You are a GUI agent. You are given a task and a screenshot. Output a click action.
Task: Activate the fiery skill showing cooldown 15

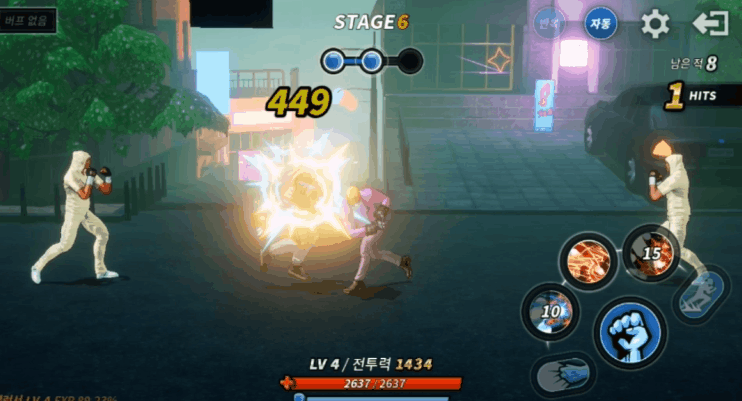651,254
